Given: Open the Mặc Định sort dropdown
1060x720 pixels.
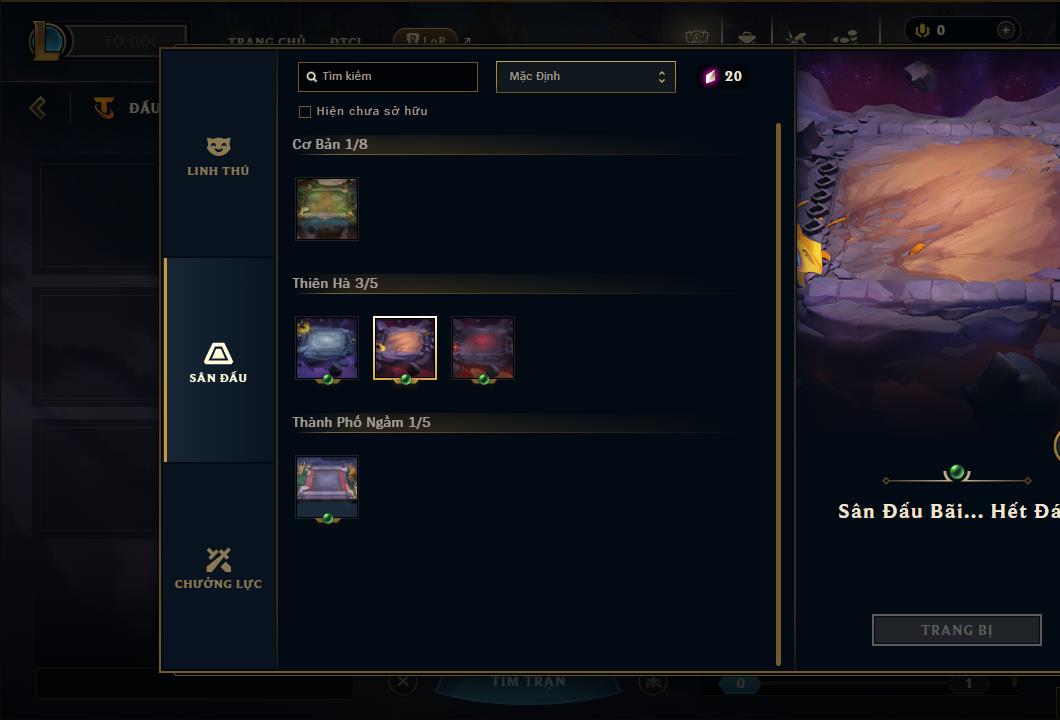Looking at the screenshot, I should pyautogui.click(x=586, y=77).
